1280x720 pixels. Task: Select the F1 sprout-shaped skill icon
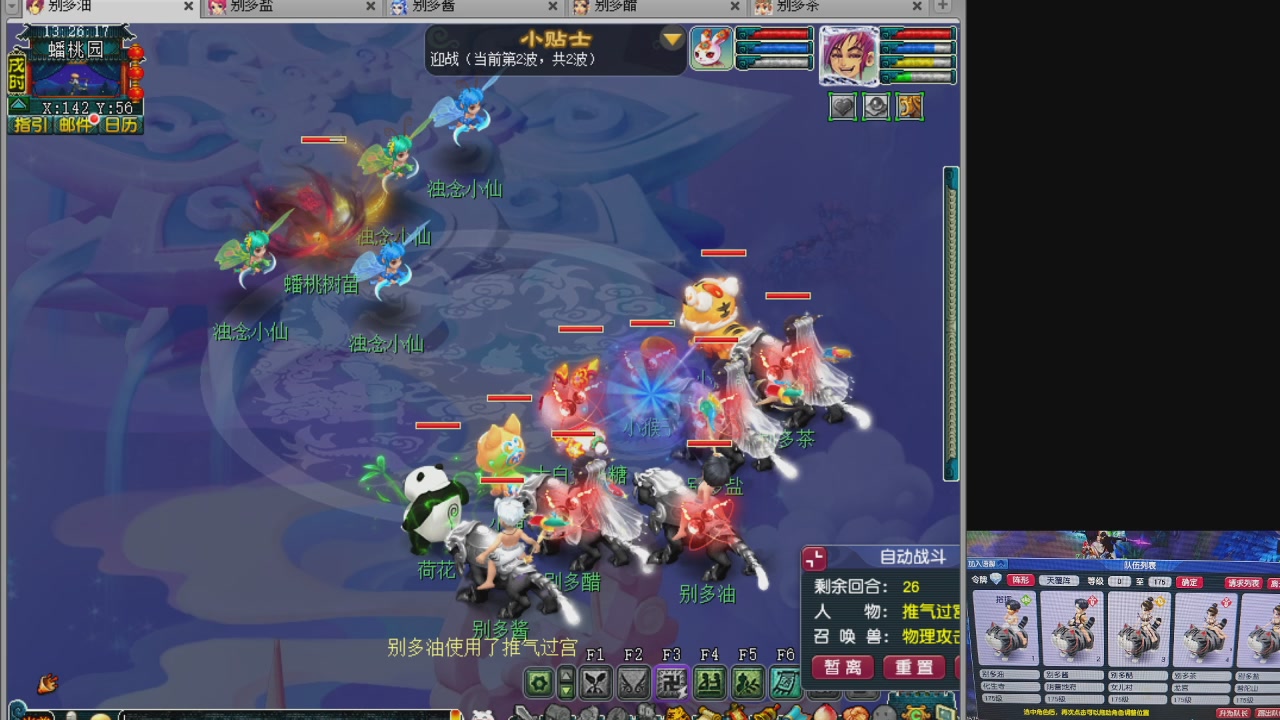point(596,681)
